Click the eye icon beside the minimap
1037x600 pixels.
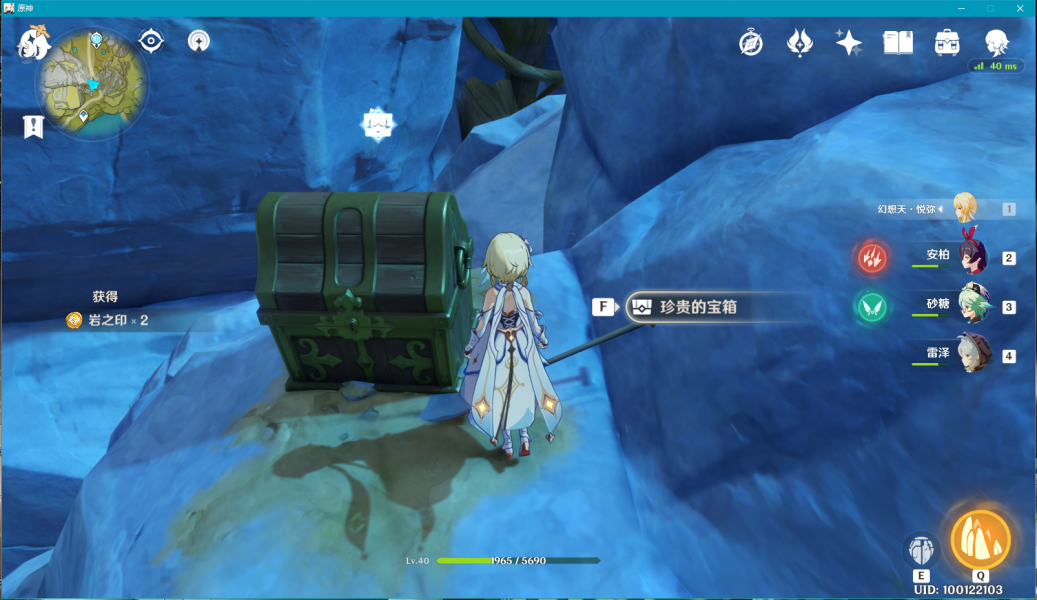click(151, 40)
